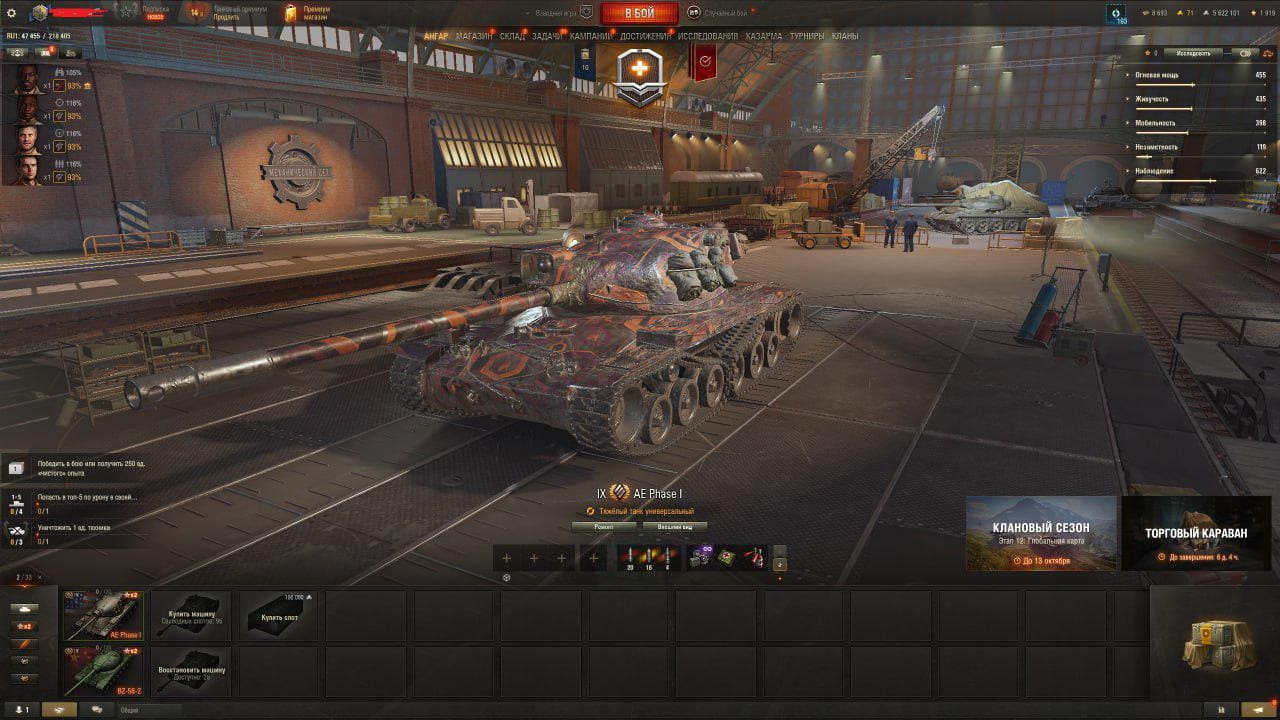
Task: Open the Торговый караван event banner
Action: 1196,533
